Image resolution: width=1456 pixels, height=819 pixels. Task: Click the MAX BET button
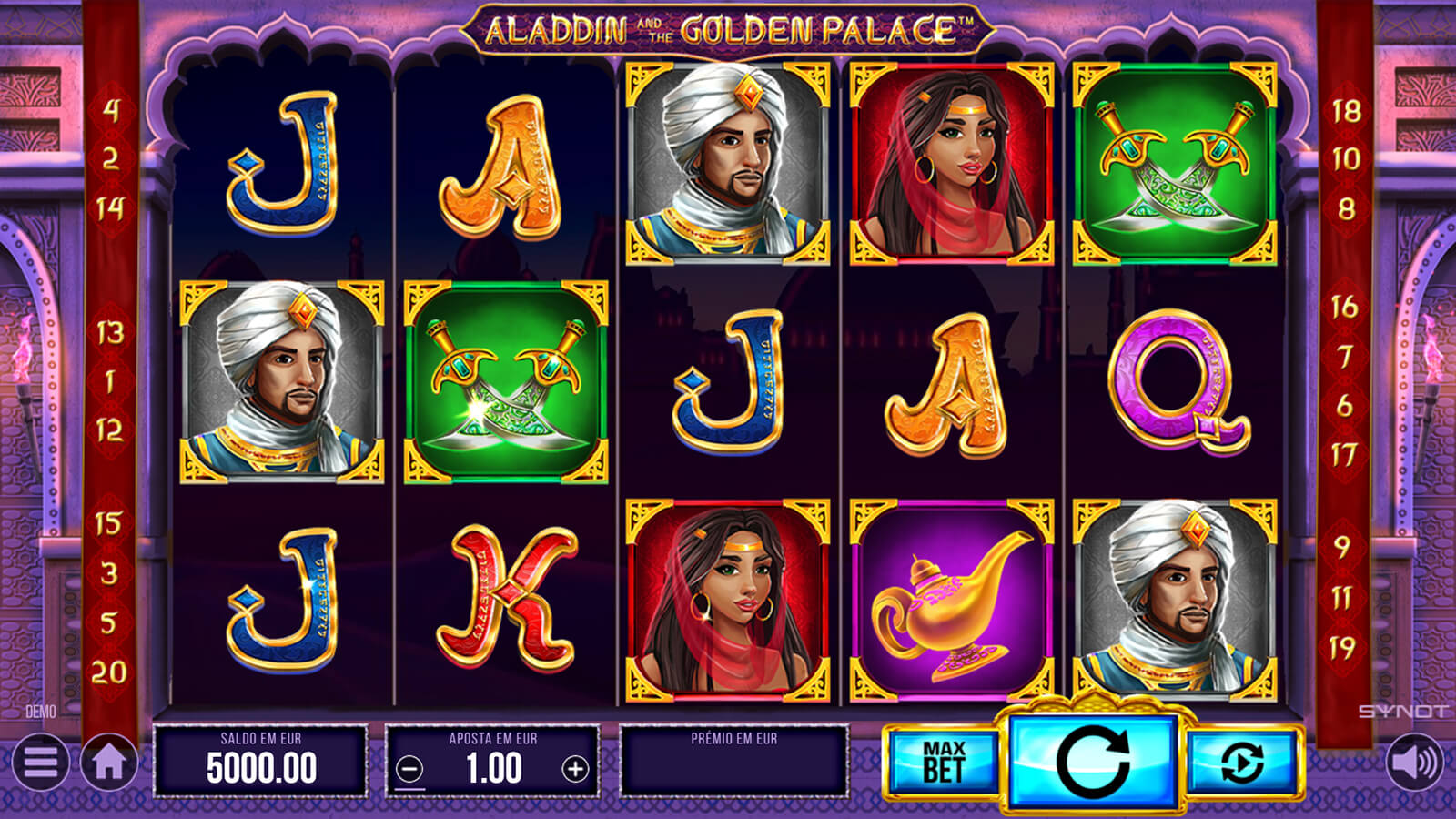tap(943, 763)
